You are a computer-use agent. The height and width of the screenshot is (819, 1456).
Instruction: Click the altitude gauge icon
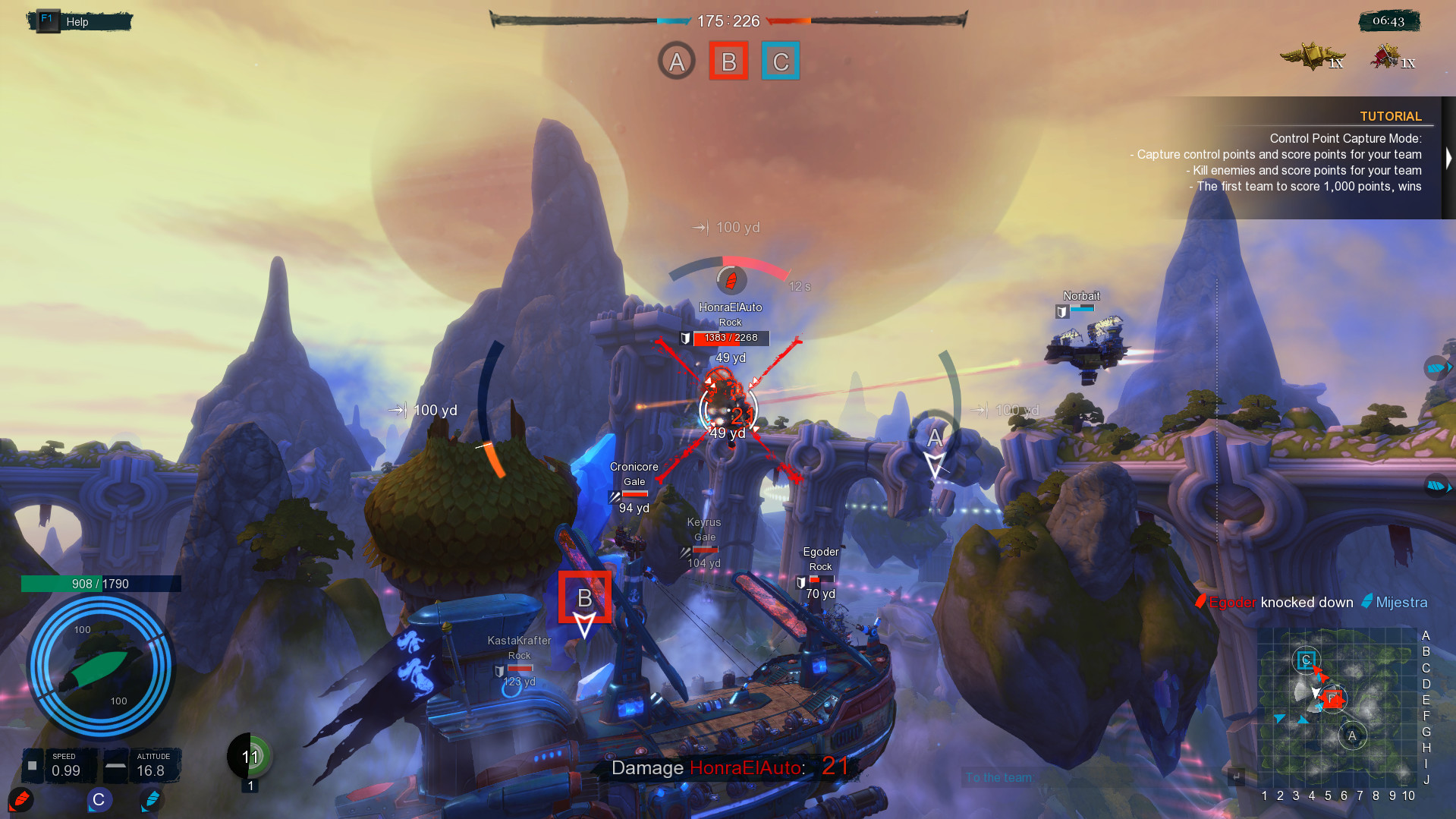point(115,766)
